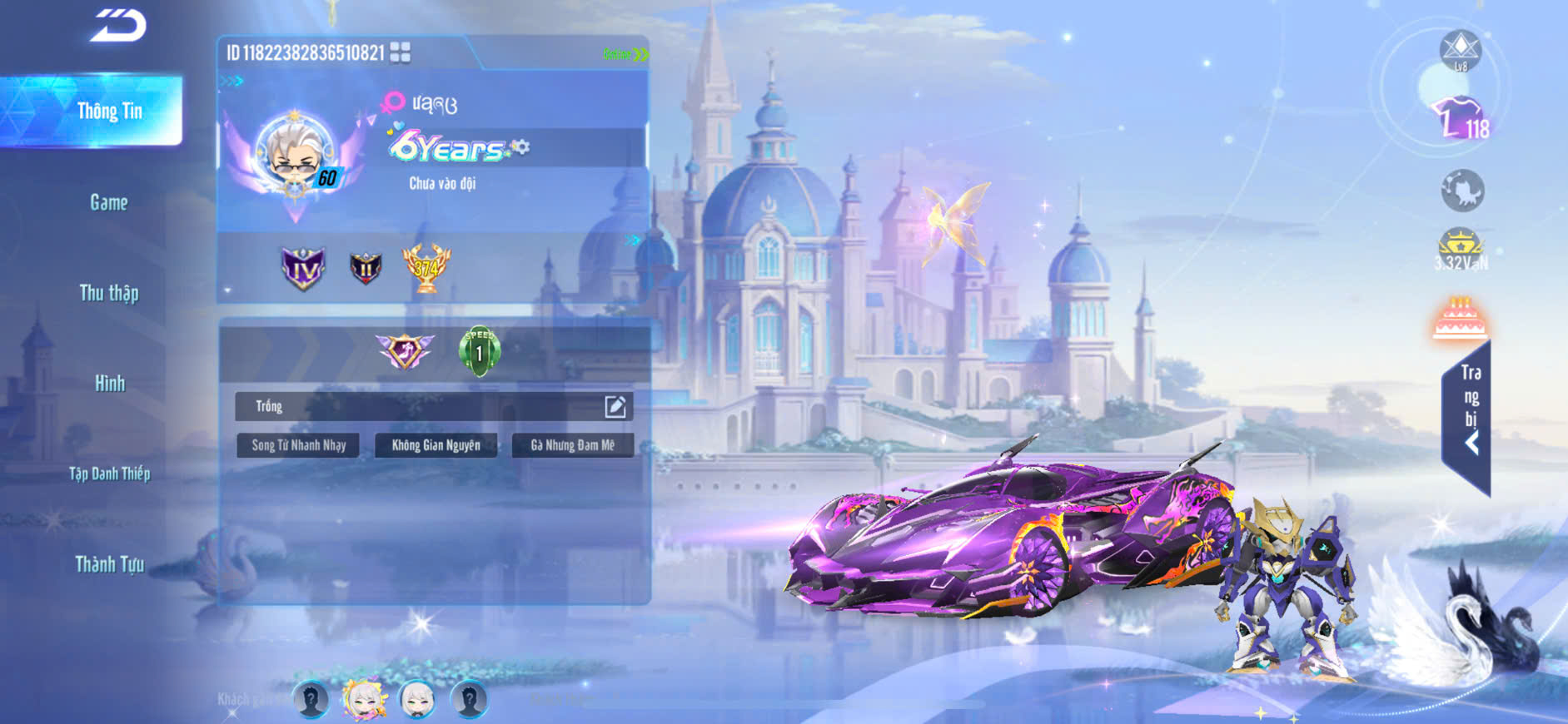Tap the Gà Nhưng Đam Mê tag
Viewport: 1568px width, 724px height.
point(573,445)
